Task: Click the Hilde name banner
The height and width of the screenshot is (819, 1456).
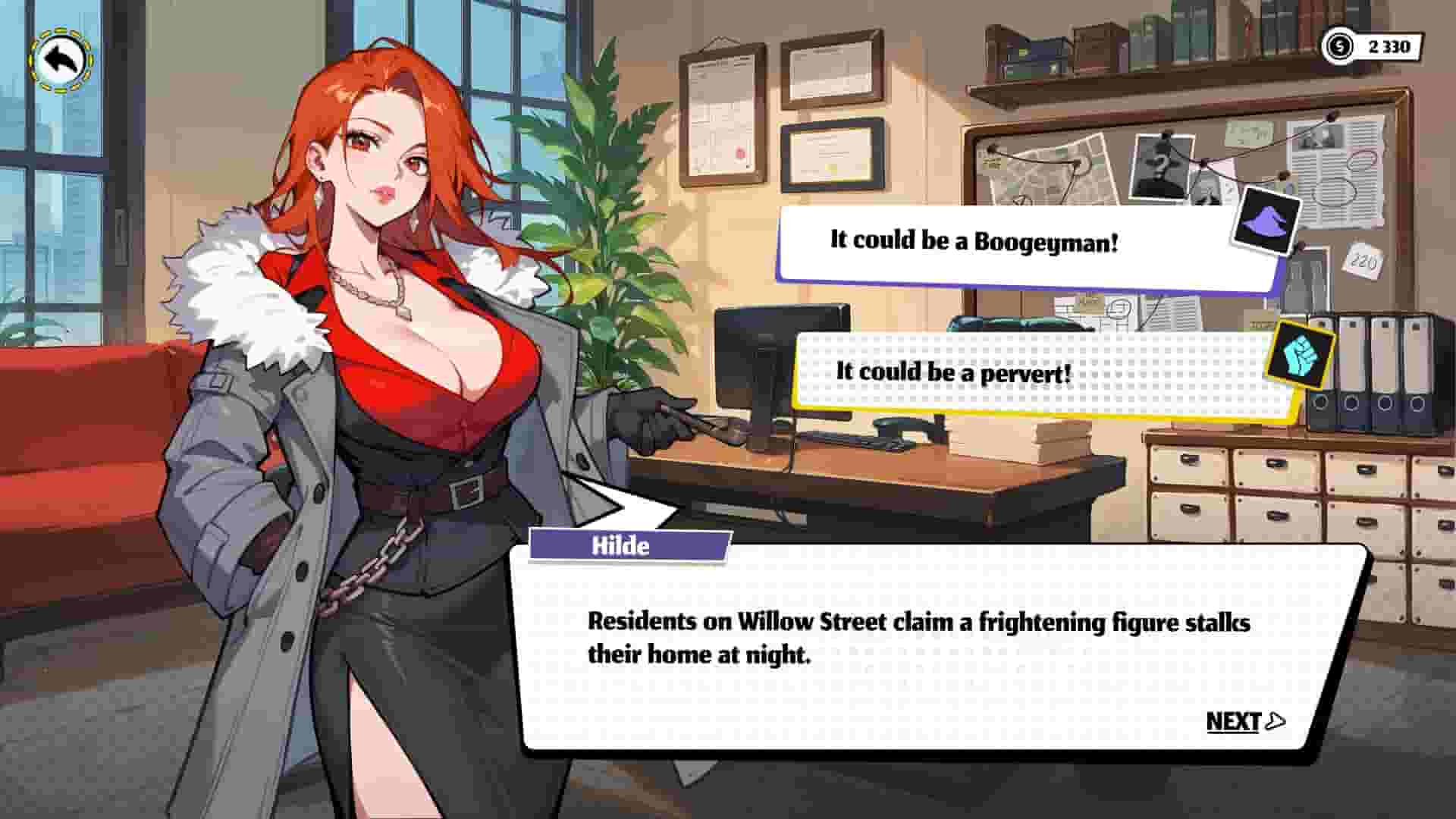Action: pyautogui.click(x=628, y=545)
